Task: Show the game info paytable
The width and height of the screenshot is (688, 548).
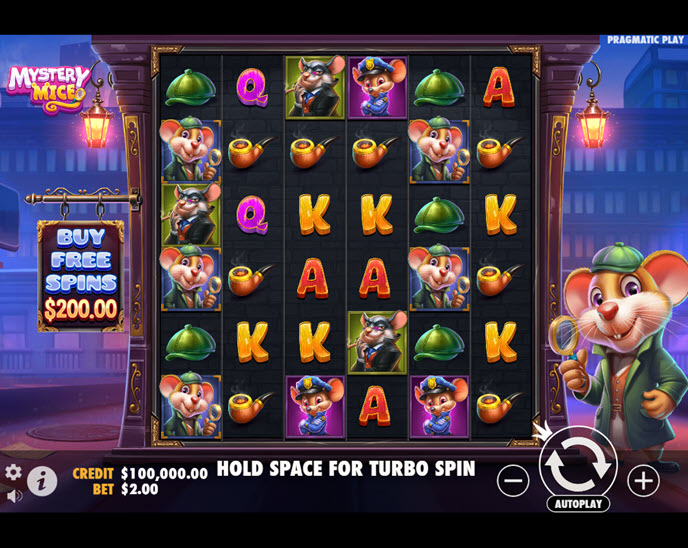Action: click(42, 481)
